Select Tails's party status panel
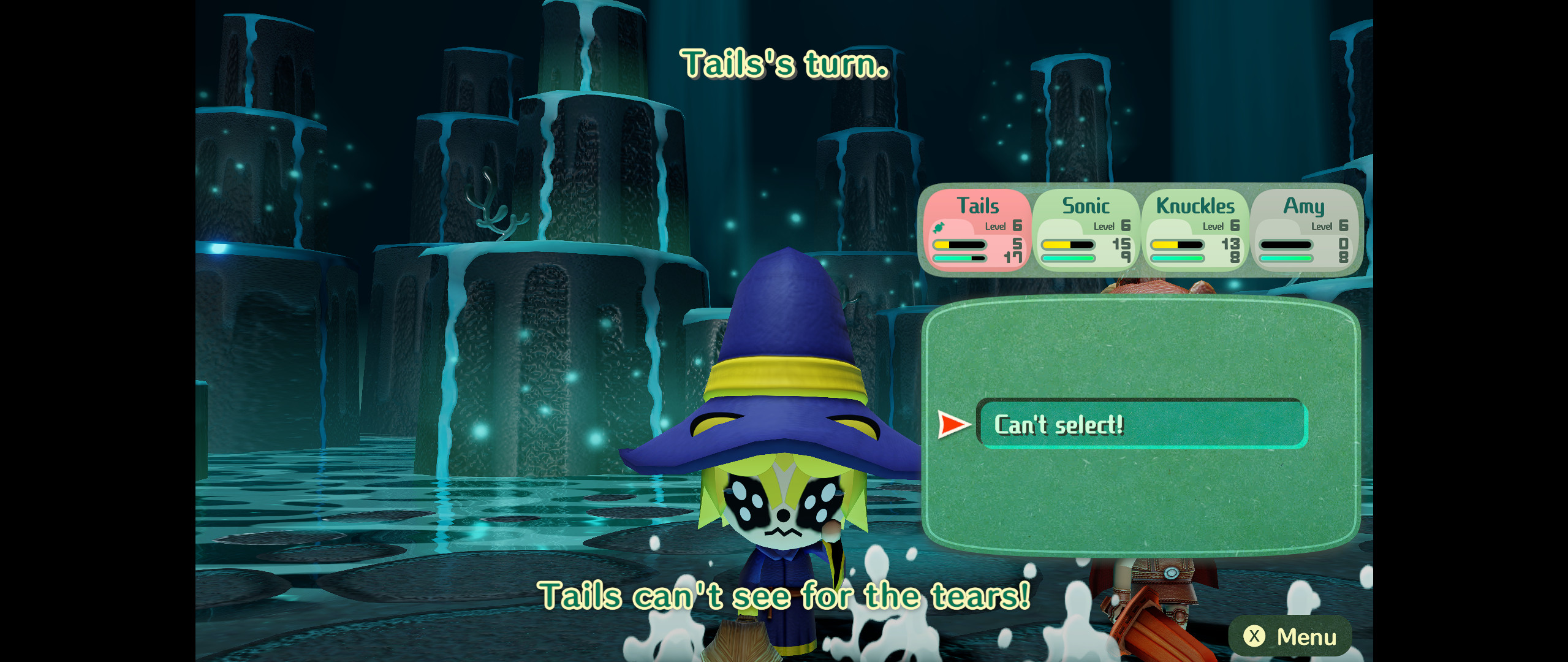This screenshot has width=1568, height=662. [x=978, y=230]
